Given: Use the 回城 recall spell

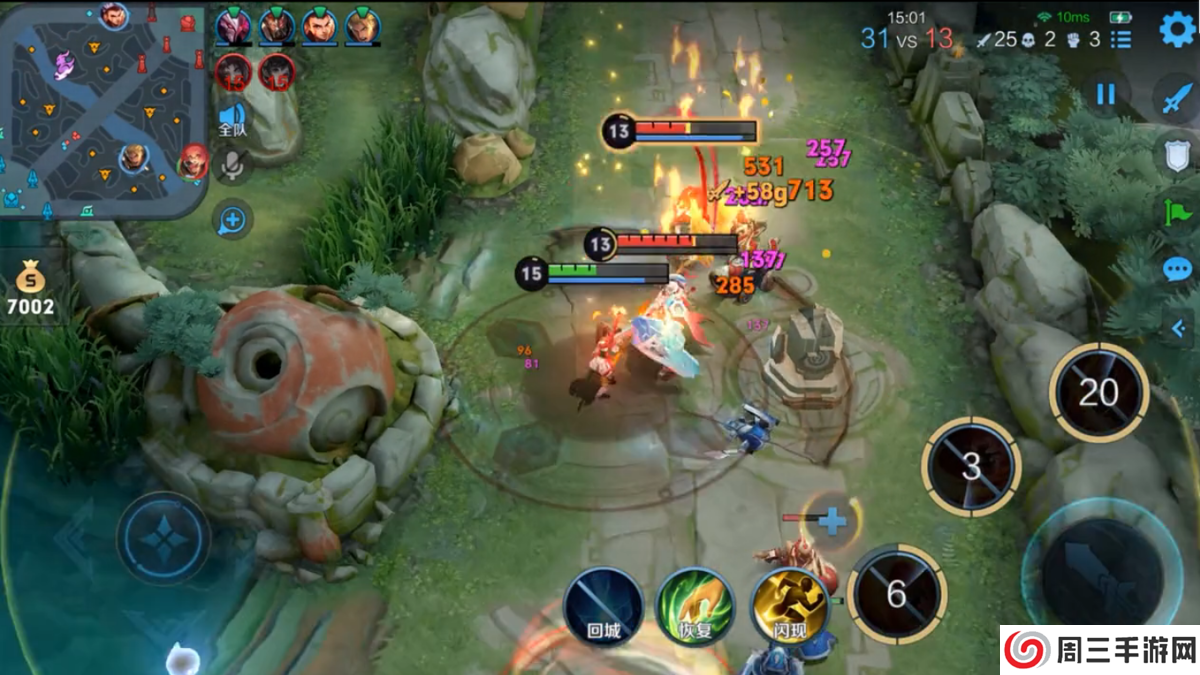Looking at the screenshot, I should [603, 607].
